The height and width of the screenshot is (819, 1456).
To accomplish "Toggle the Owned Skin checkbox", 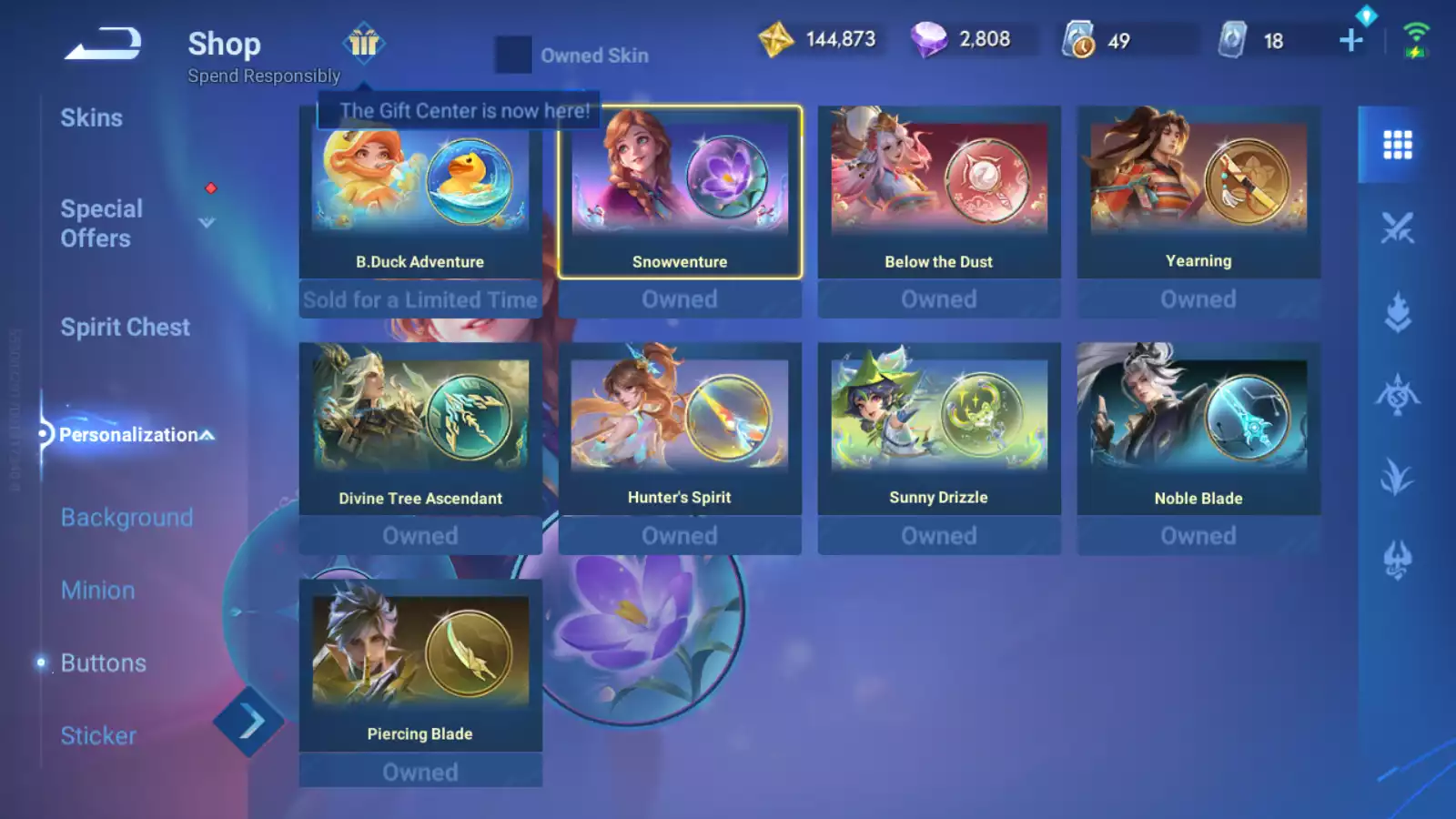I will pos(513,55).
